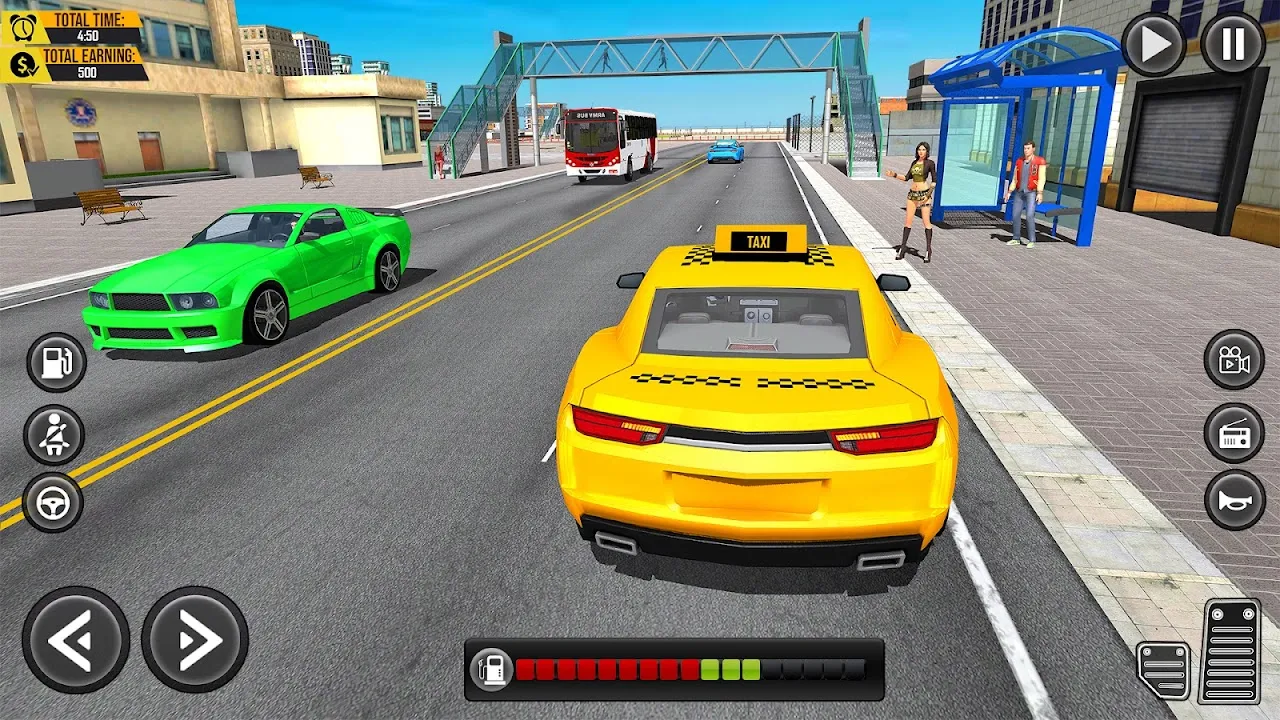1280x720 pixels.
Task: Toggle the camera view with the record icon
Action: [x=1232, y=362]
